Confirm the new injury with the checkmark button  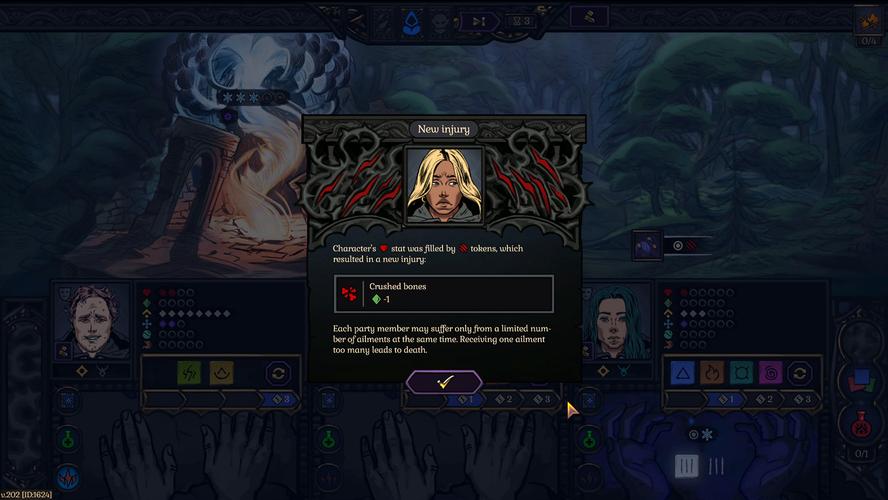pyautogui.click(x=444, y=382)
